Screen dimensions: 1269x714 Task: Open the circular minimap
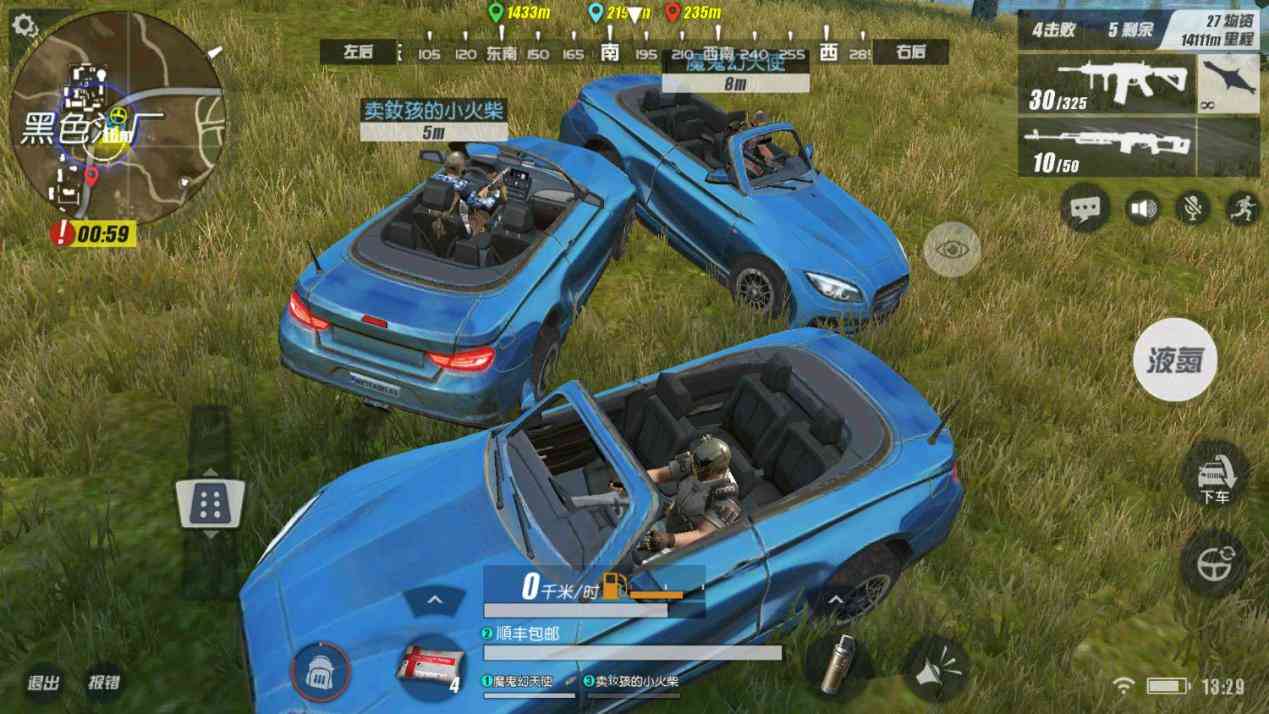click(118, 118)
